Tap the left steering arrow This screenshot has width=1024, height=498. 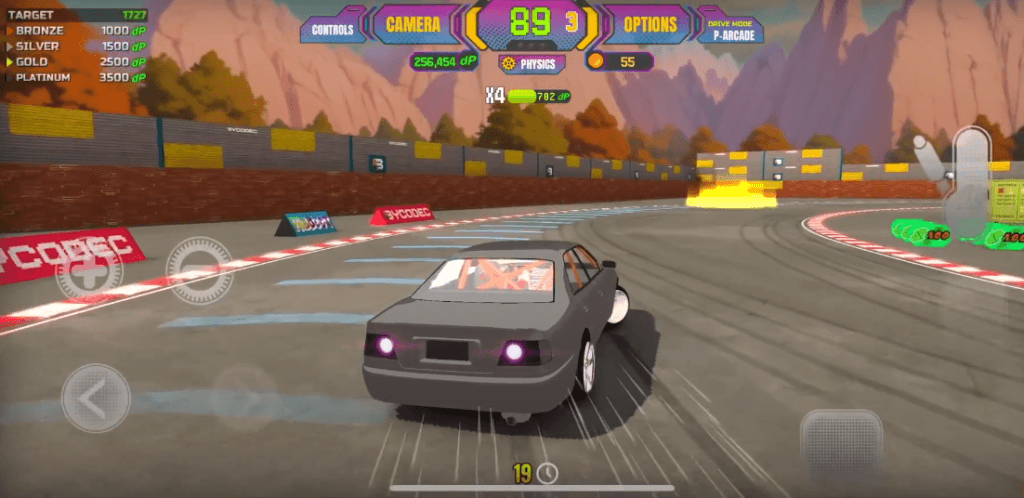coord(96,398)
